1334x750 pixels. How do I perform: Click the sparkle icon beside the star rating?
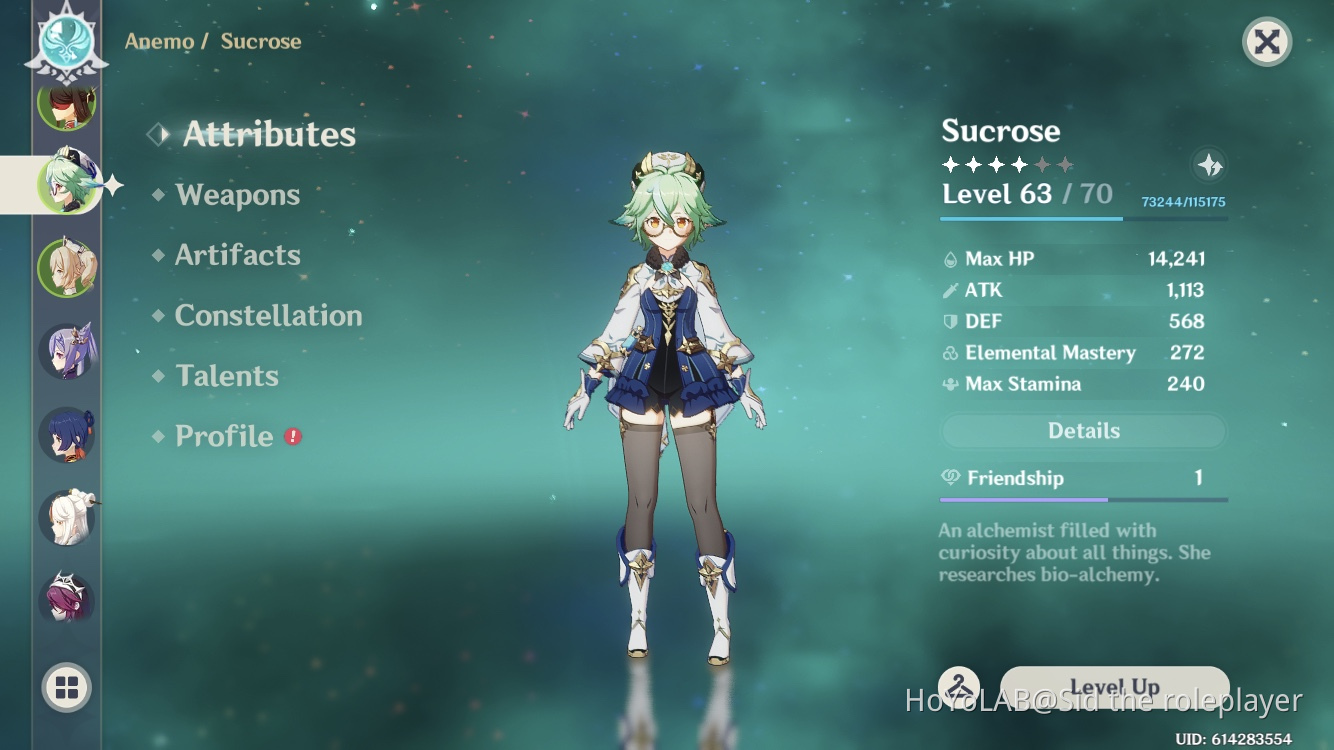click(1210, 167)
